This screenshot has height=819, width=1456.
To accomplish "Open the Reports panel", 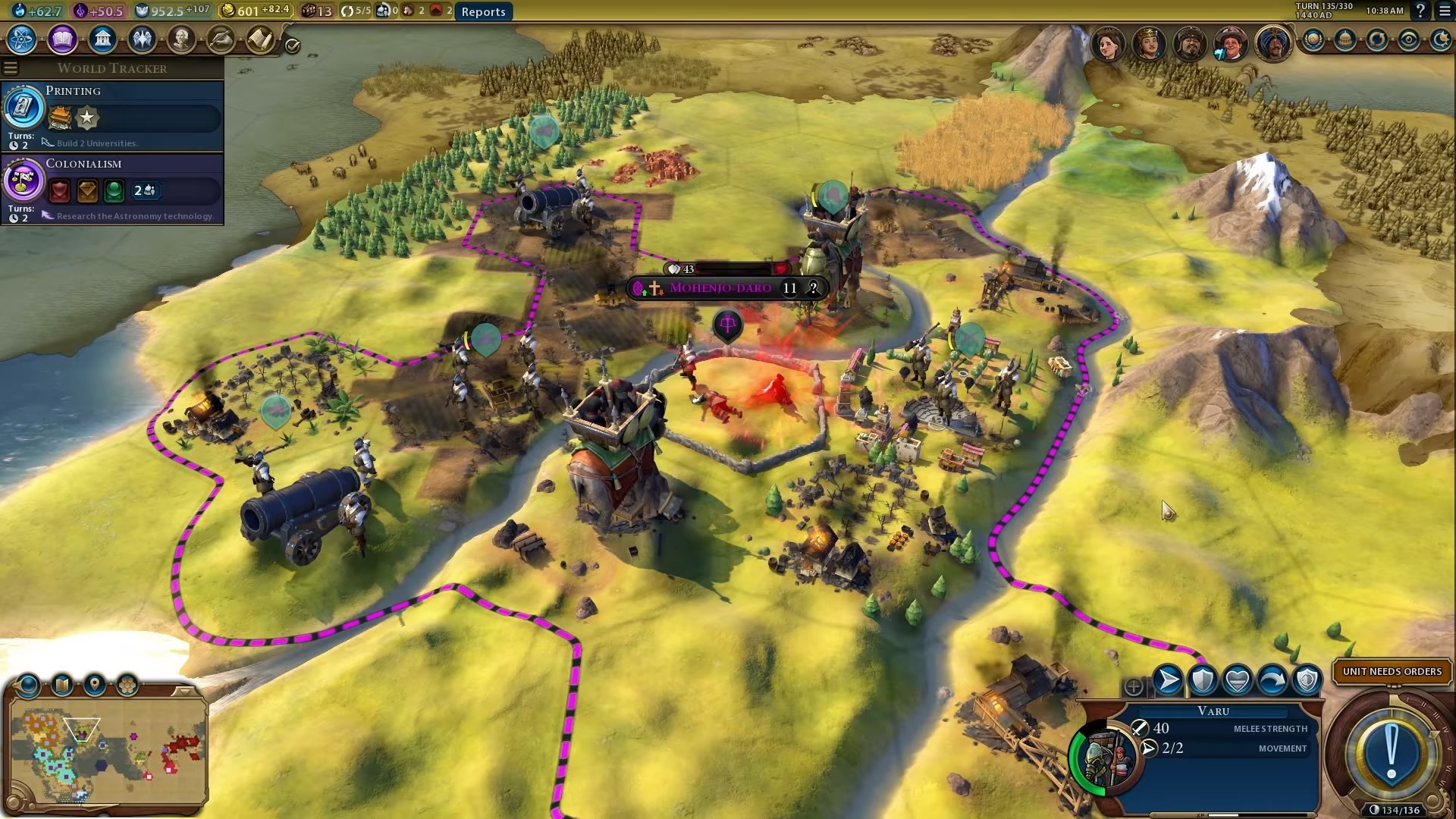I will 483,11.
